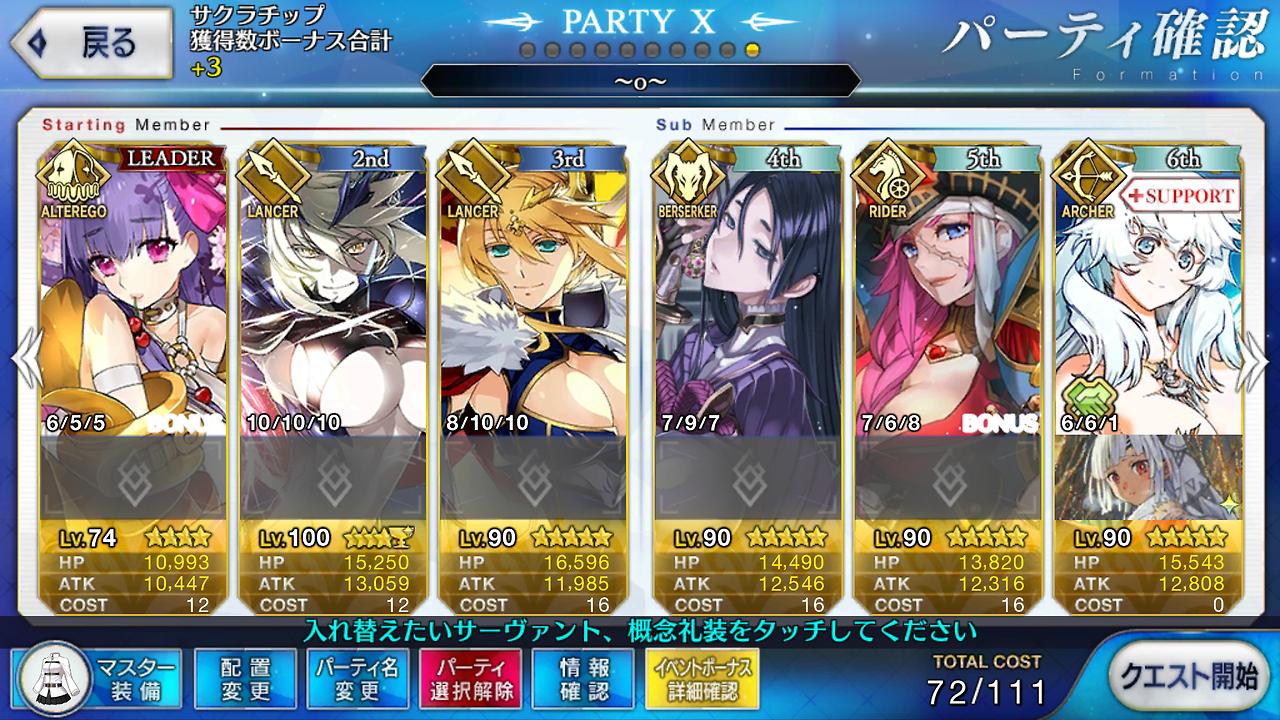This screenshot has height=720, width=1280.
Task: Select the empty craft essence slot under Berserker
Action: pos(747,478)
